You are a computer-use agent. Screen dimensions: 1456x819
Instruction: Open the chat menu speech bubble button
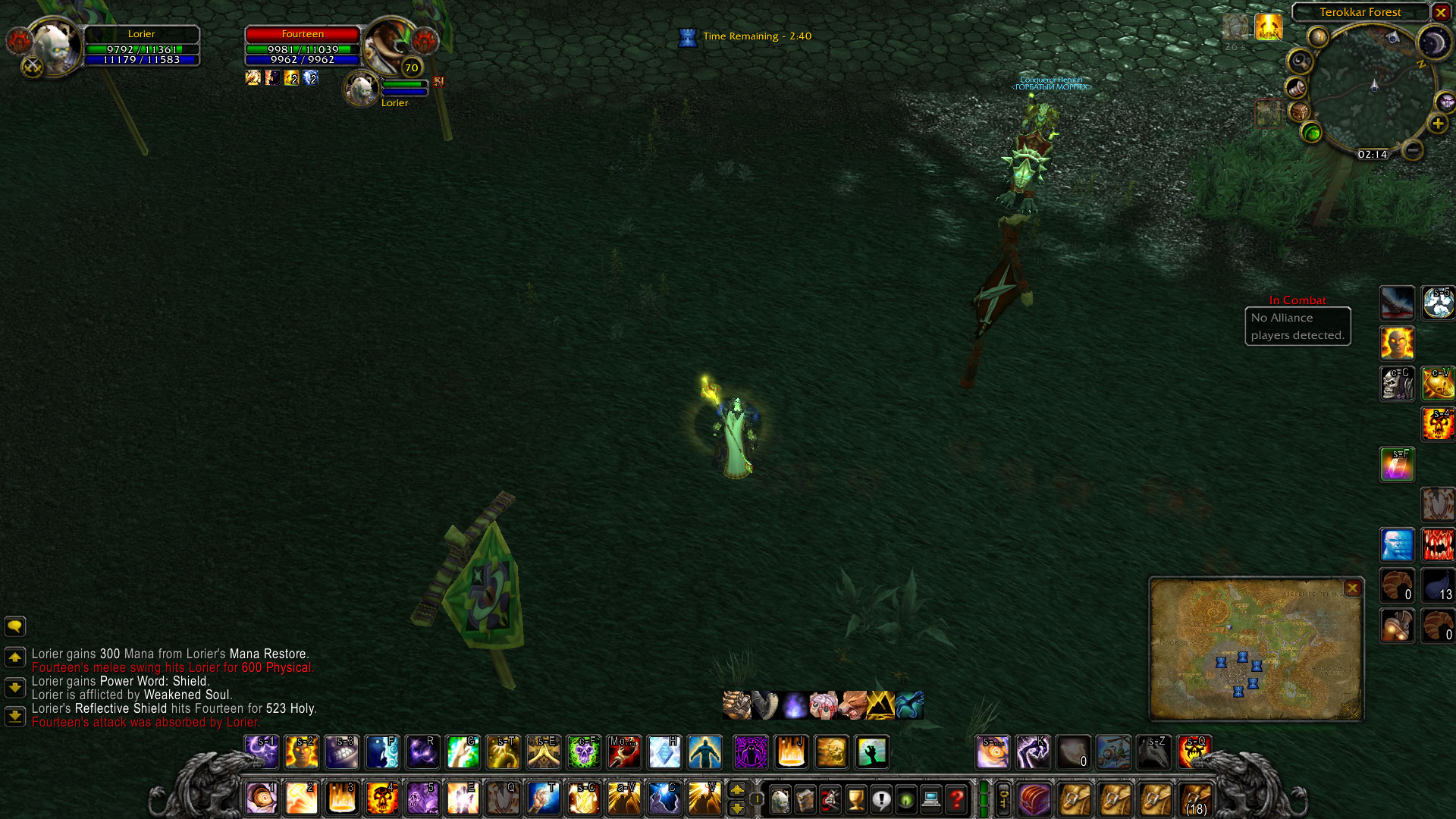tap(14, 626)
